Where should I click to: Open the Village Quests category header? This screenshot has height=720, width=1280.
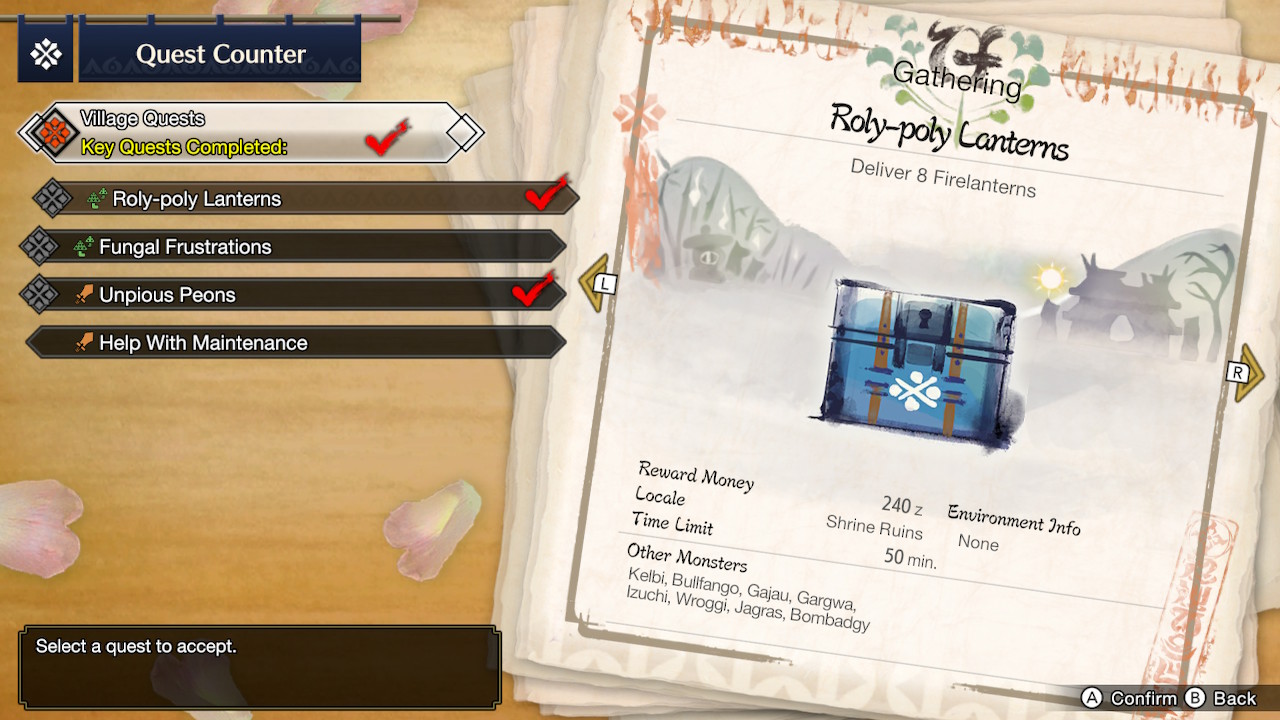[250, 133]
